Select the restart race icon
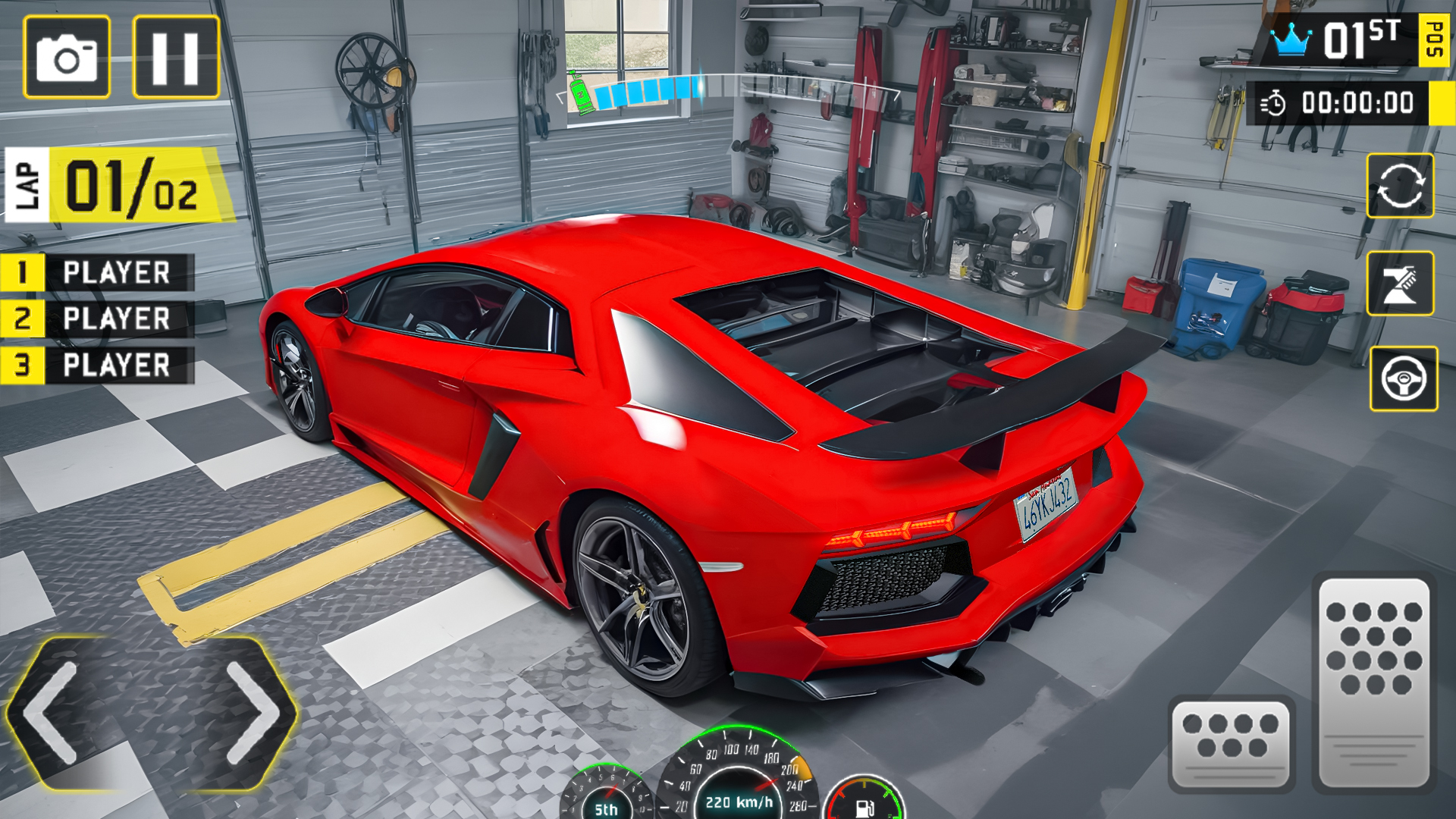 point(1401,187)
